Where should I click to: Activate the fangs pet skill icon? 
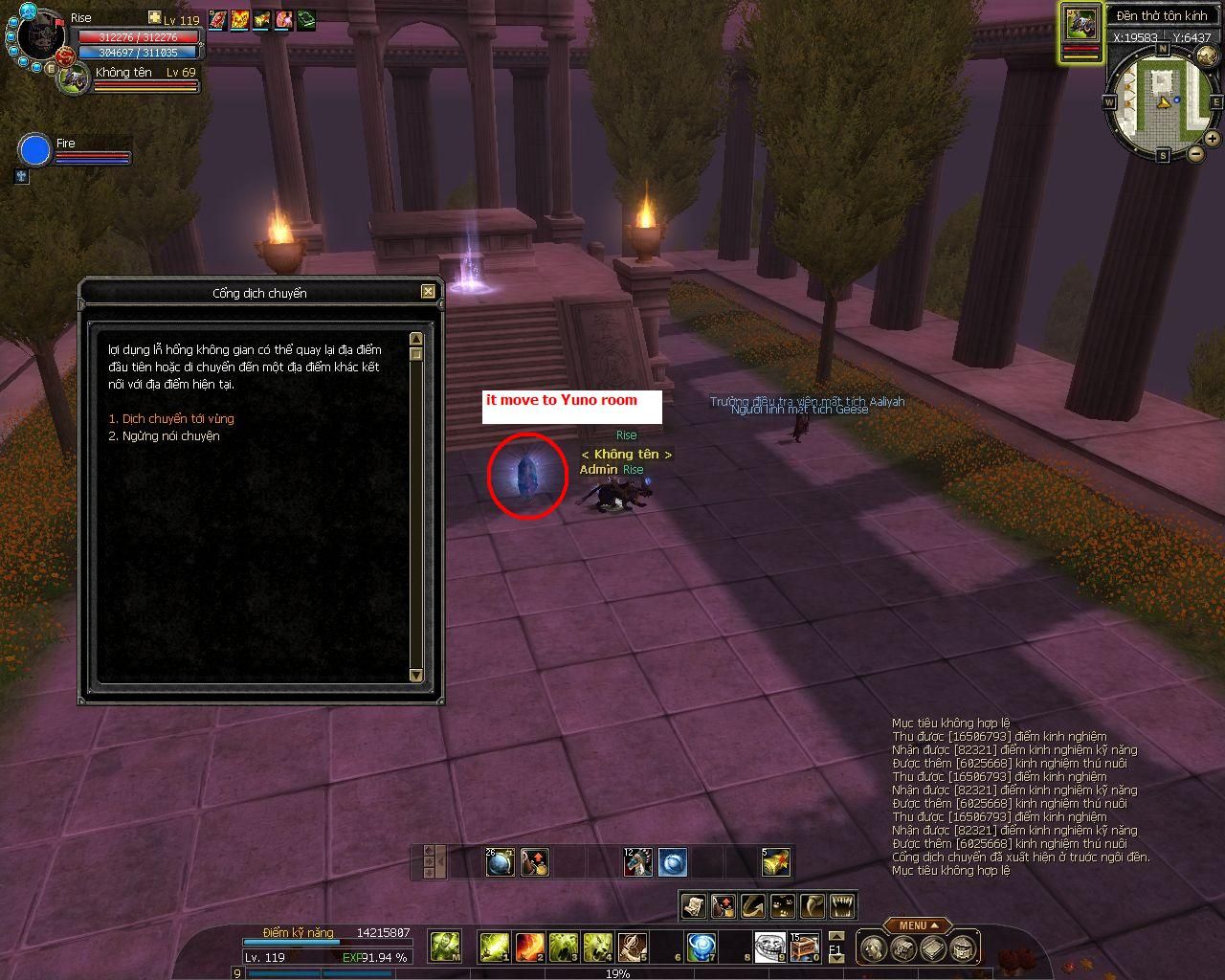(842, 904)
